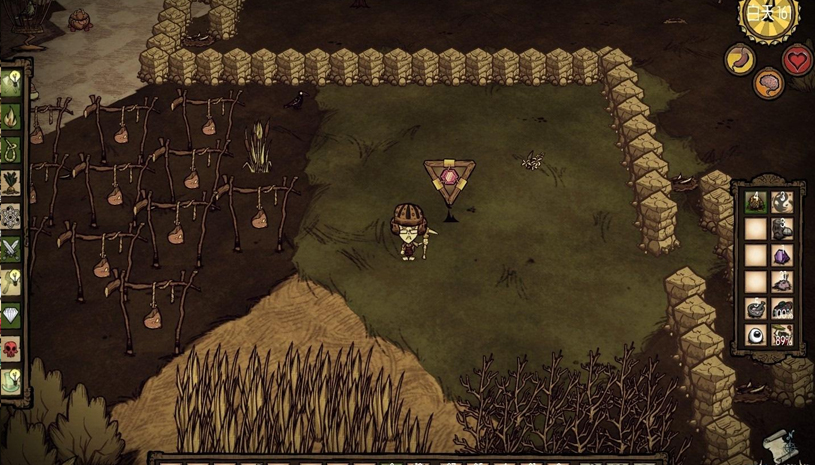This screenshot has width=815, height=465.
Task: Pick the eyeball item in the inventory
Action: pos(756,335)
